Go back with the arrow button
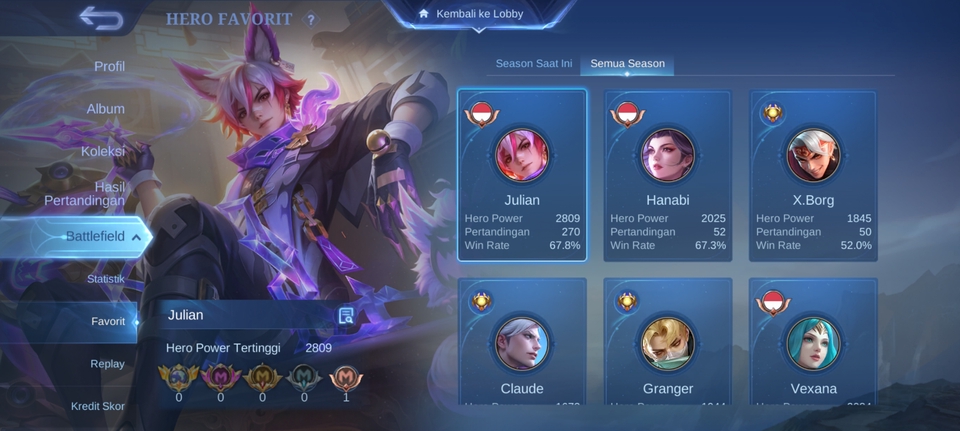 (x=100, y=18)
